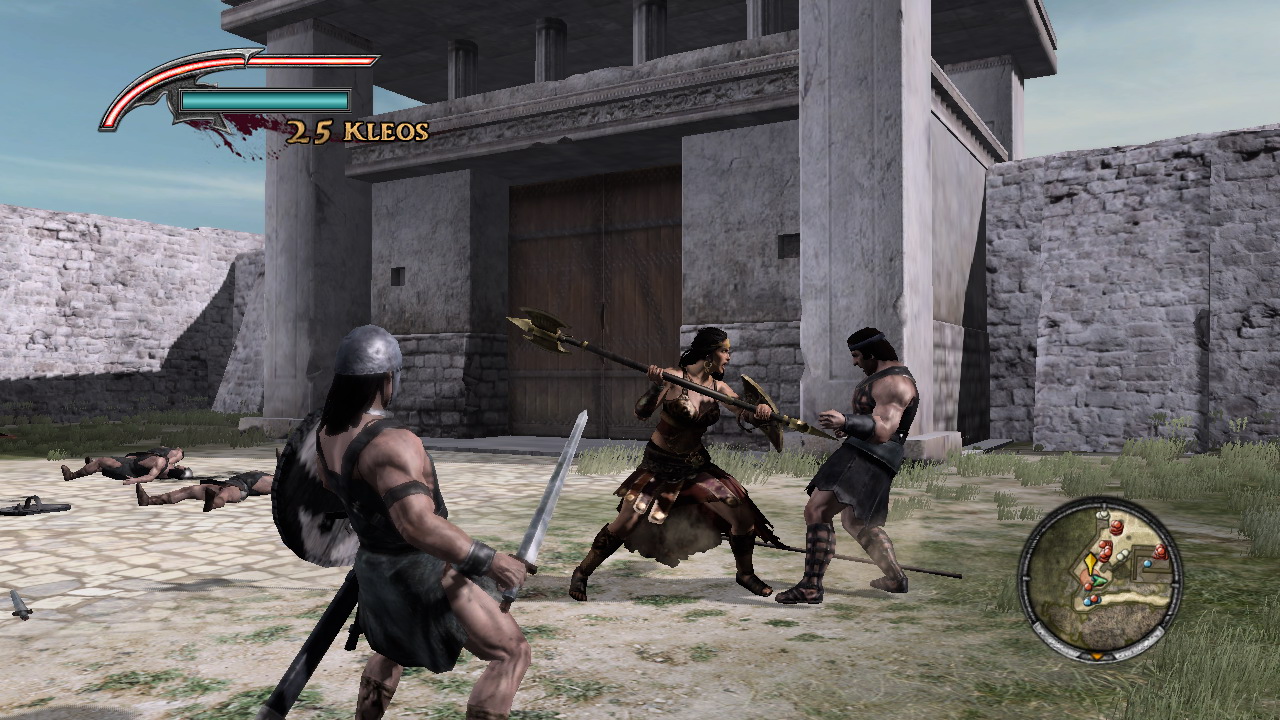Select the green player arrow on the minimap
Screen dimensions: 1280x720
[x=1099, y=580]
